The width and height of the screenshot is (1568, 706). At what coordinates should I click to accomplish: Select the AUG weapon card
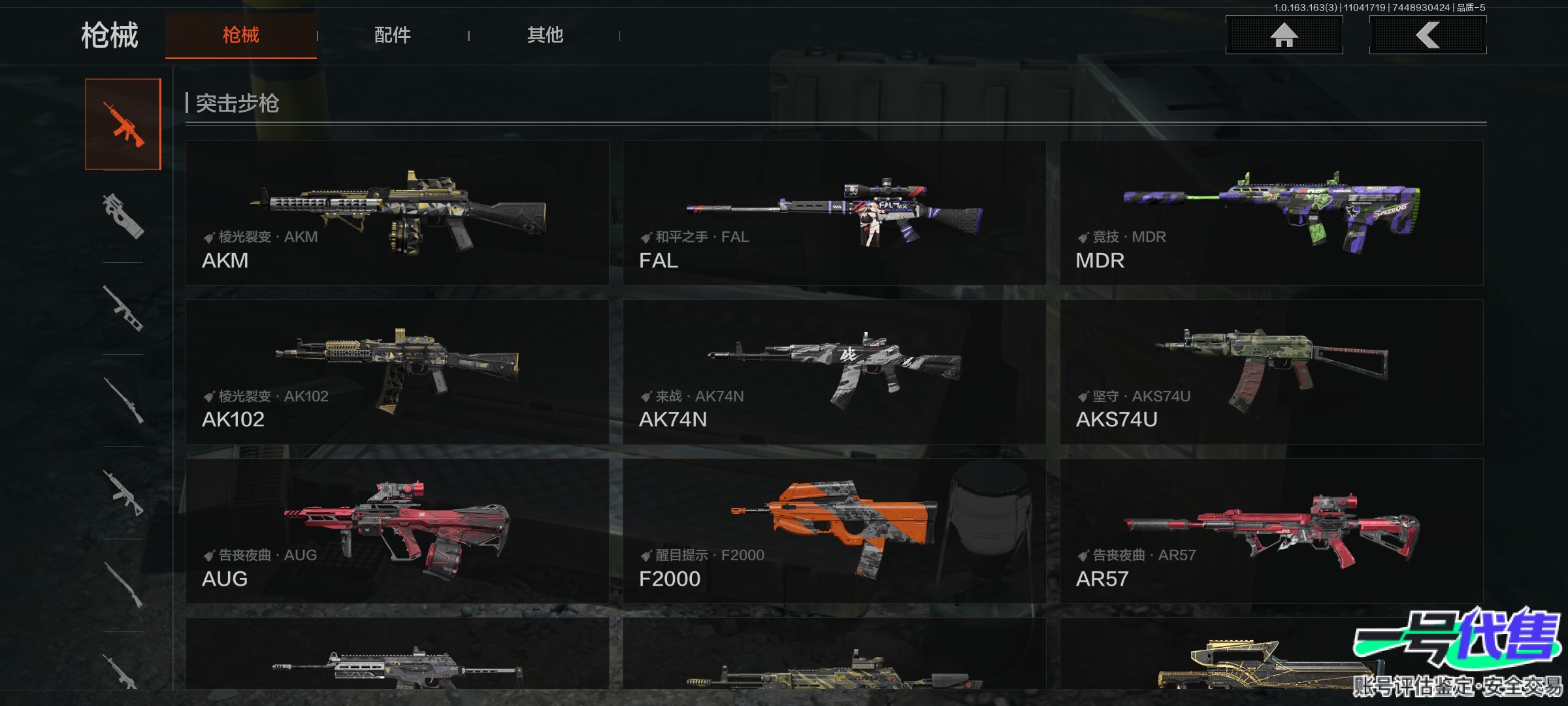(397, 531)
